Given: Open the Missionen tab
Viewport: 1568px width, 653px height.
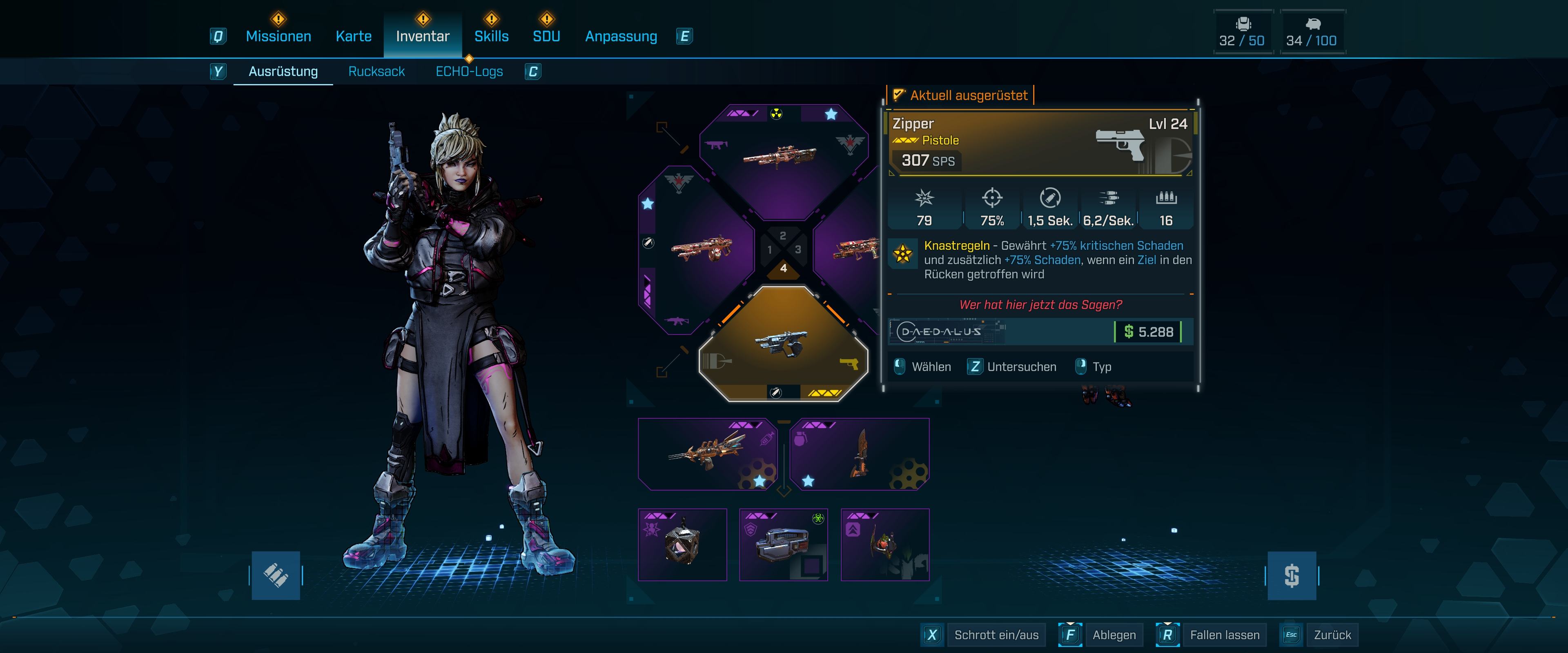Looking at the screenshot, I should [278, 36].
